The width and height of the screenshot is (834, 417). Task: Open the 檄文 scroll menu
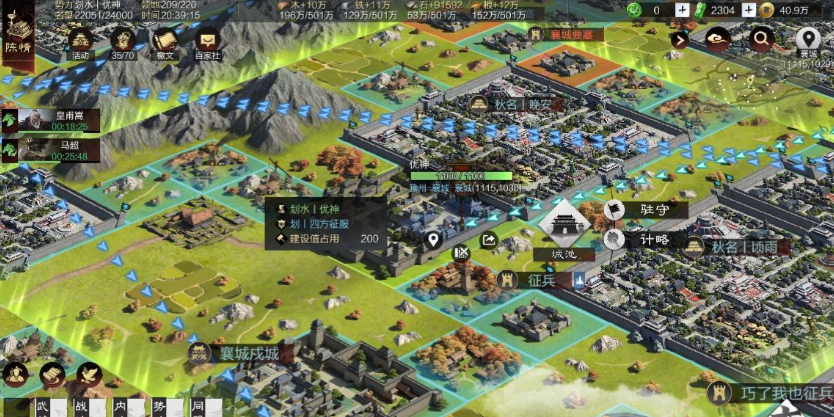point(165,42)
